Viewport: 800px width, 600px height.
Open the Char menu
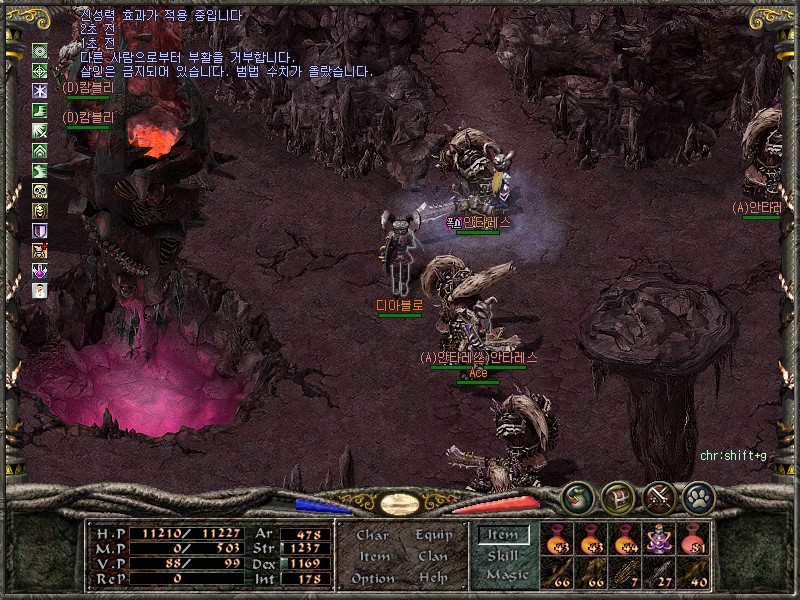click(372, 535)
